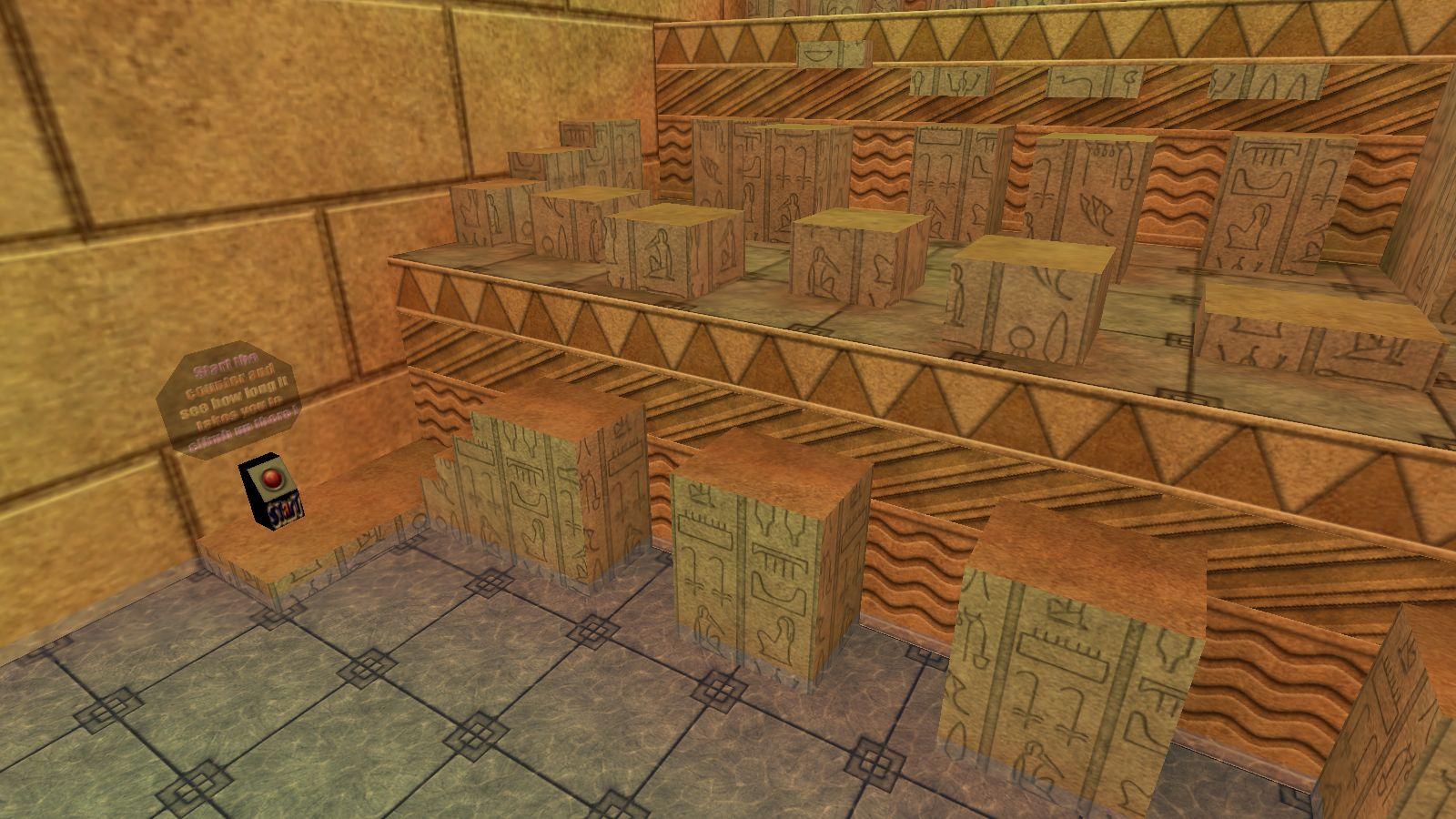Click the red Start counter button
Image resolution: width=1456 pixels, height=819 pixels.
click(x=272, y=479)
